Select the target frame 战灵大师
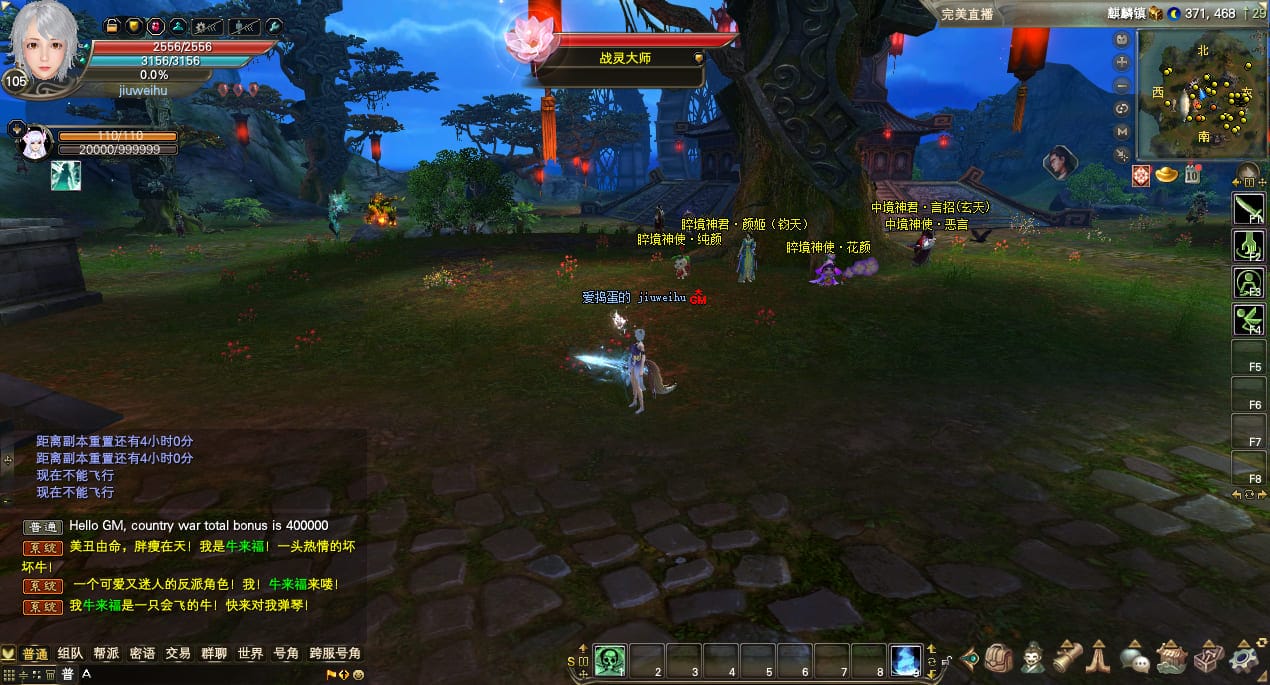This screenshot has width=1270, height=685. (630, 58)
